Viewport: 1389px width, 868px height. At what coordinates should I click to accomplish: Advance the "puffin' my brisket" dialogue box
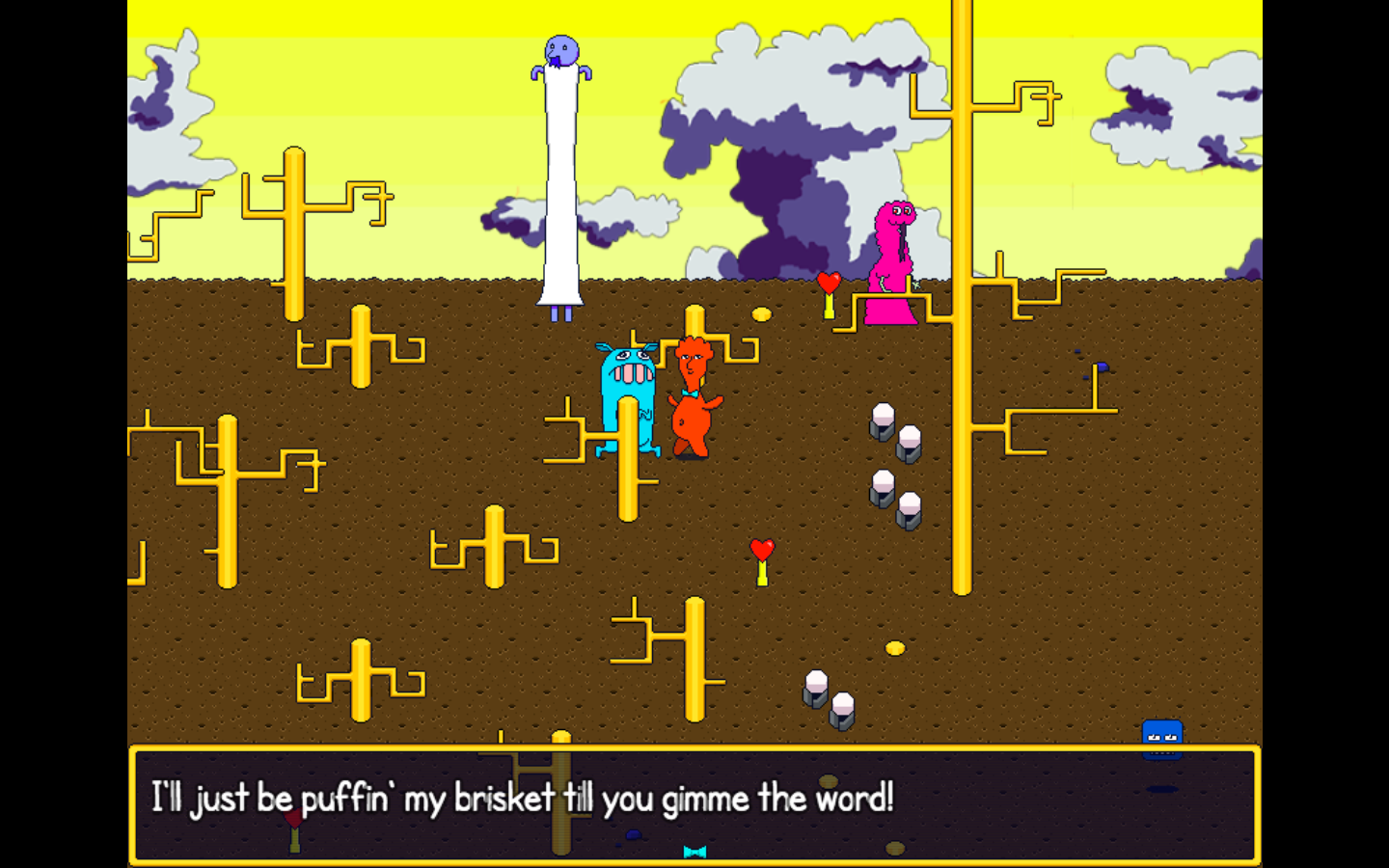point(694,802)
